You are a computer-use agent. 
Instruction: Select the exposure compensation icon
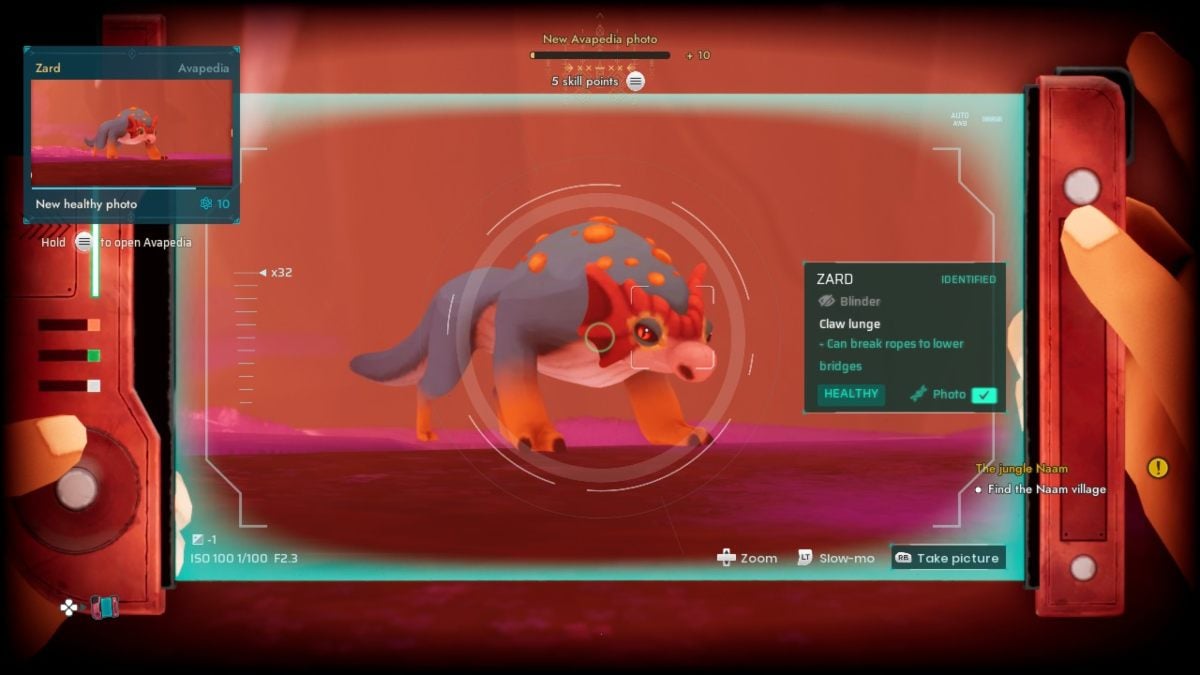tap(198, 540)
